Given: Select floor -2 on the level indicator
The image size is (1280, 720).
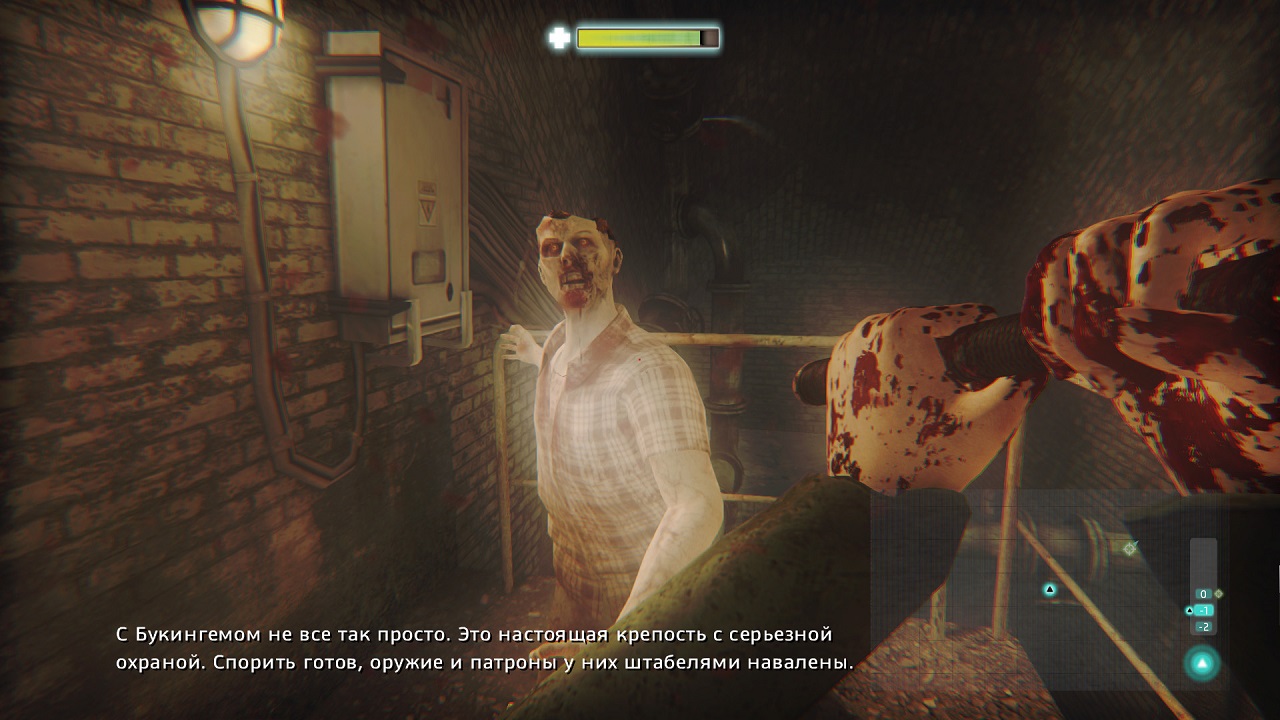Looking at the screenshot, I should (1203, 627).
